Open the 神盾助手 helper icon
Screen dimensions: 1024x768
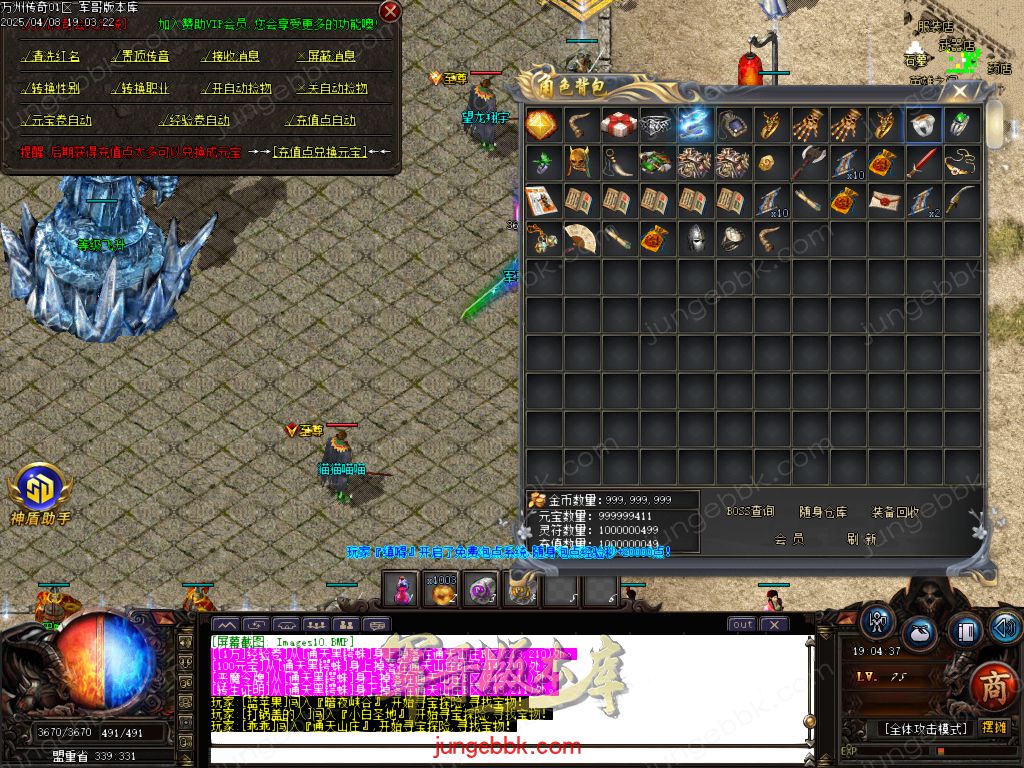[x=40, y=490]
